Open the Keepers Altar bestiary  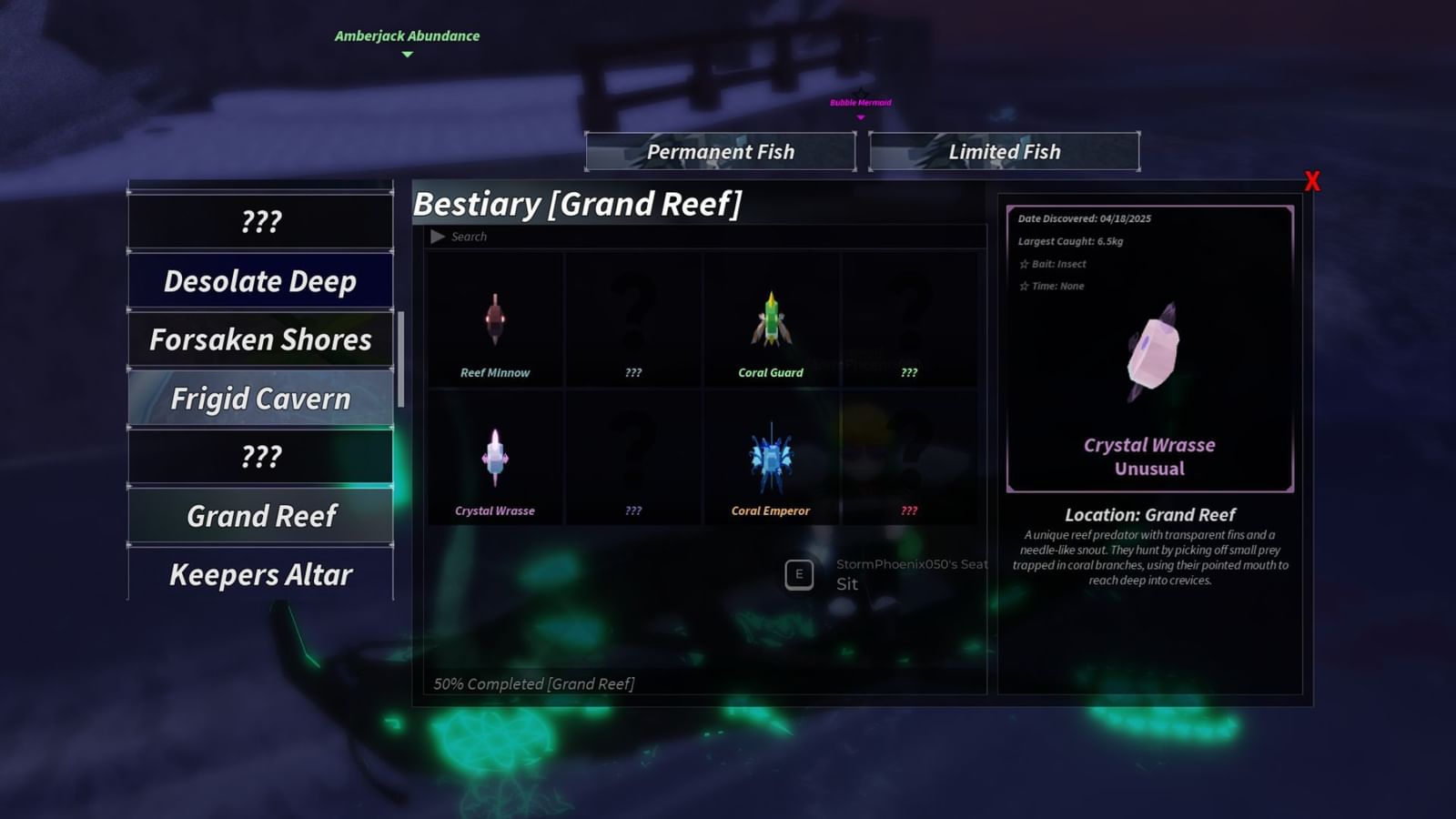click(x=260, y=575)
